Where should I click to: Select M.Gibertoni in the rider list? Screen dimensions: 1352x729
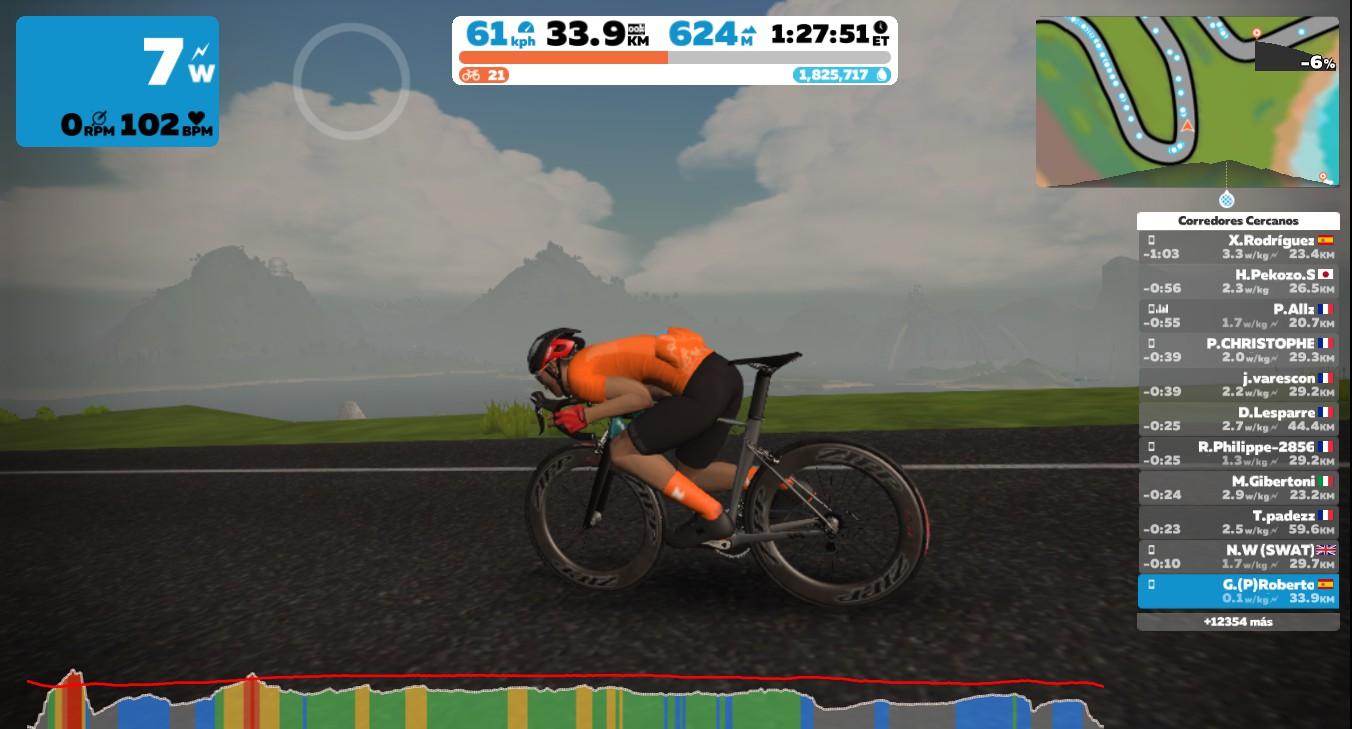point(1238,488)
